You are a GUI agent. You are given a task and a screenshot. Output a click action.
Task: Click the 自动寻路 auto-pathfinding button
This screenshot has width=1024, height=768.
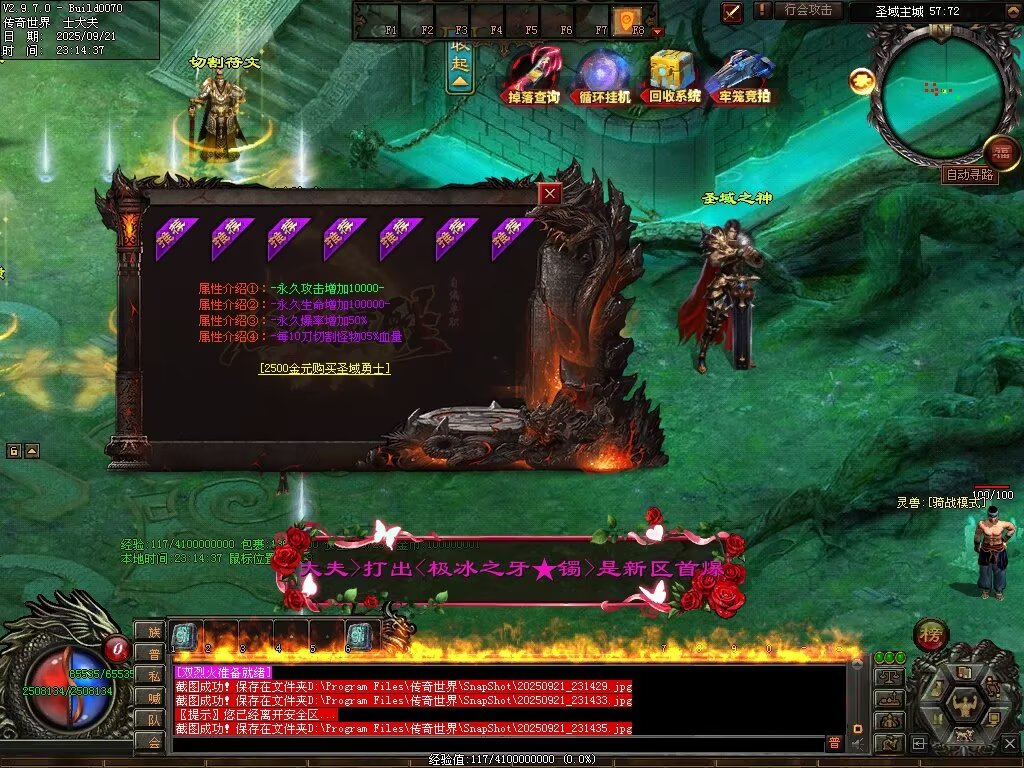pos(970,175)
